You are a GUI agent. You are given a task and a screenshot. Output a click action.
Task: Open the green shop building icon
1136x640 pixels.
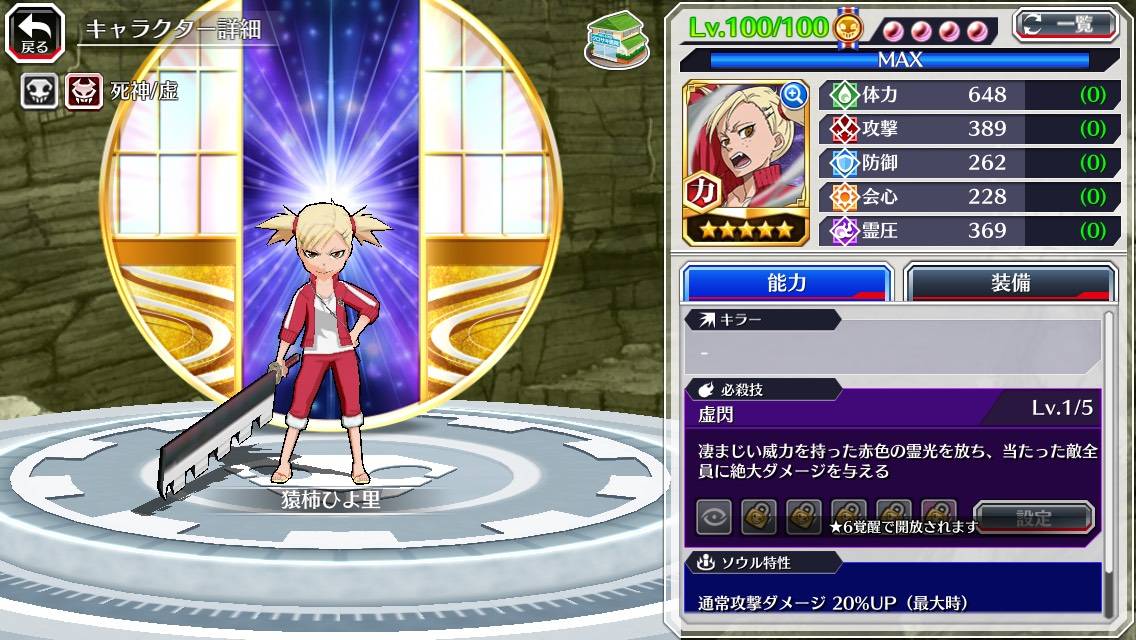[617, 40]
